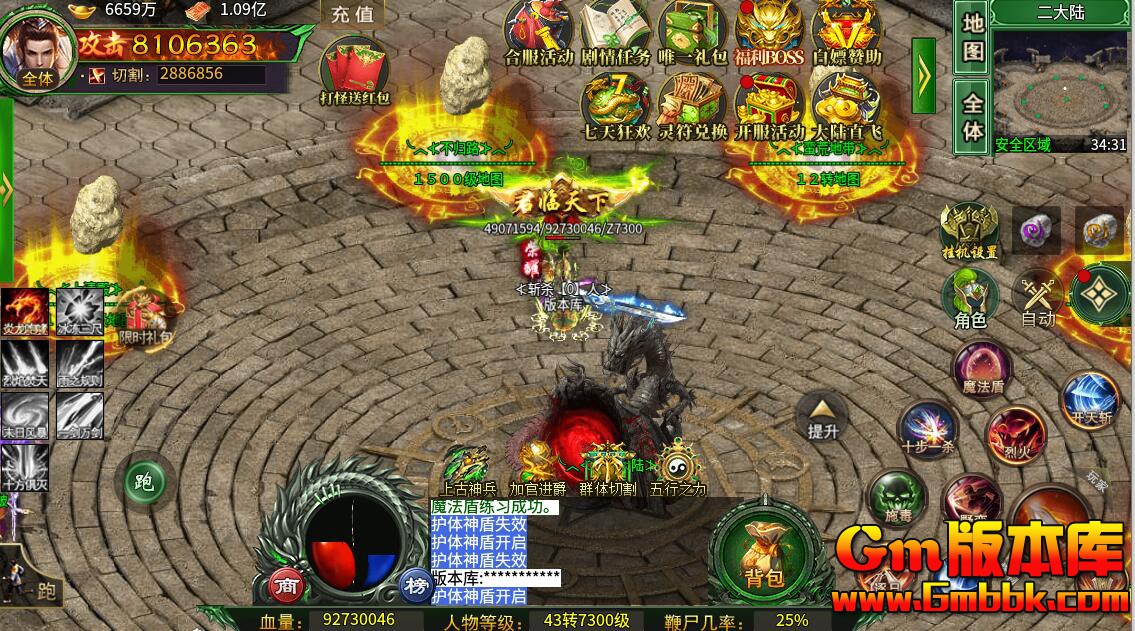Collapse the top icon bar with the green arrow
This screenshot has width=1135, height=631.
[923, 74]
